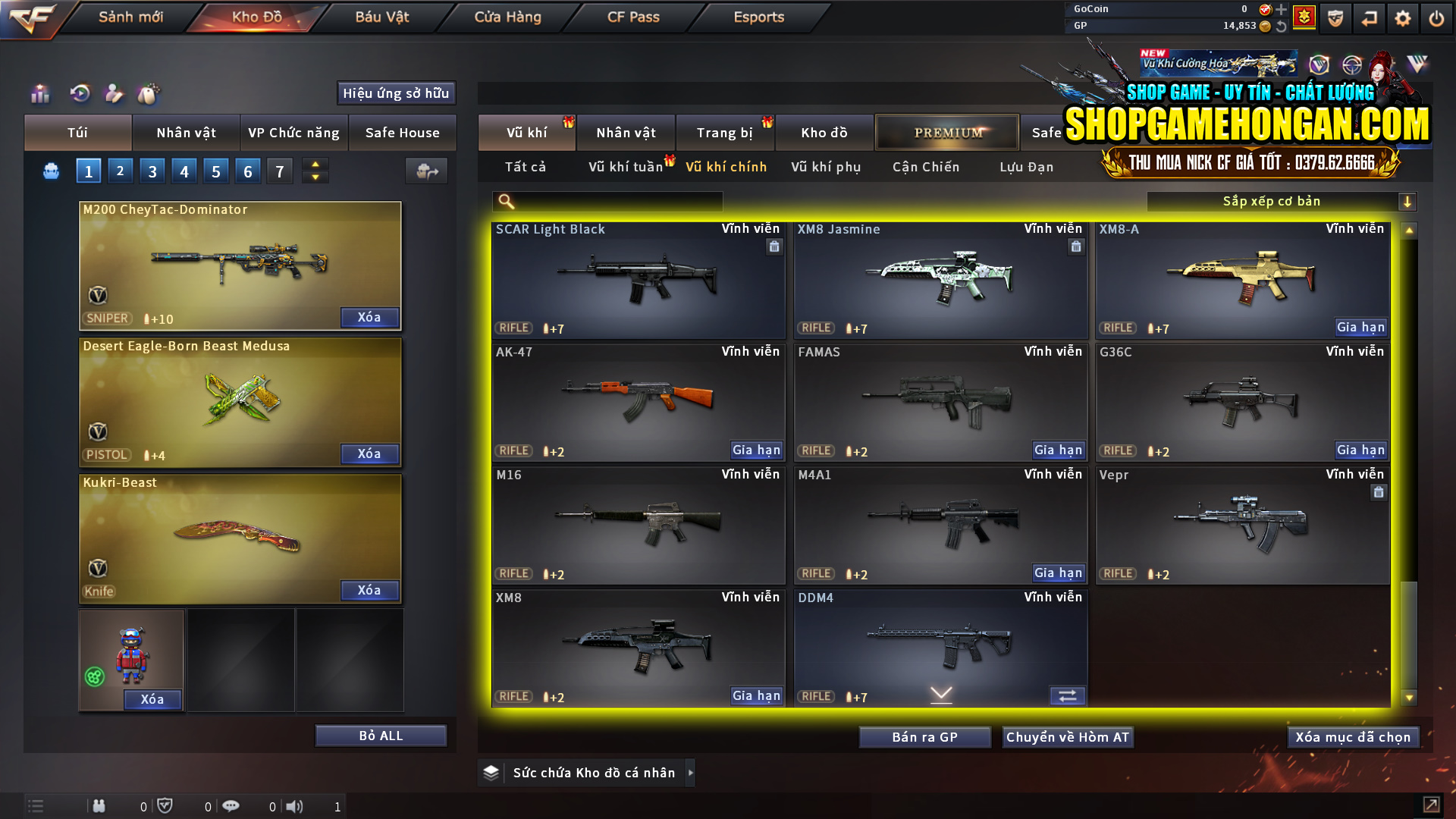The width and height of the screenshot is (1456, 819).
Task: Open the bar chart statistics icon
Action: pyautogui.click(x=39, y=94)
